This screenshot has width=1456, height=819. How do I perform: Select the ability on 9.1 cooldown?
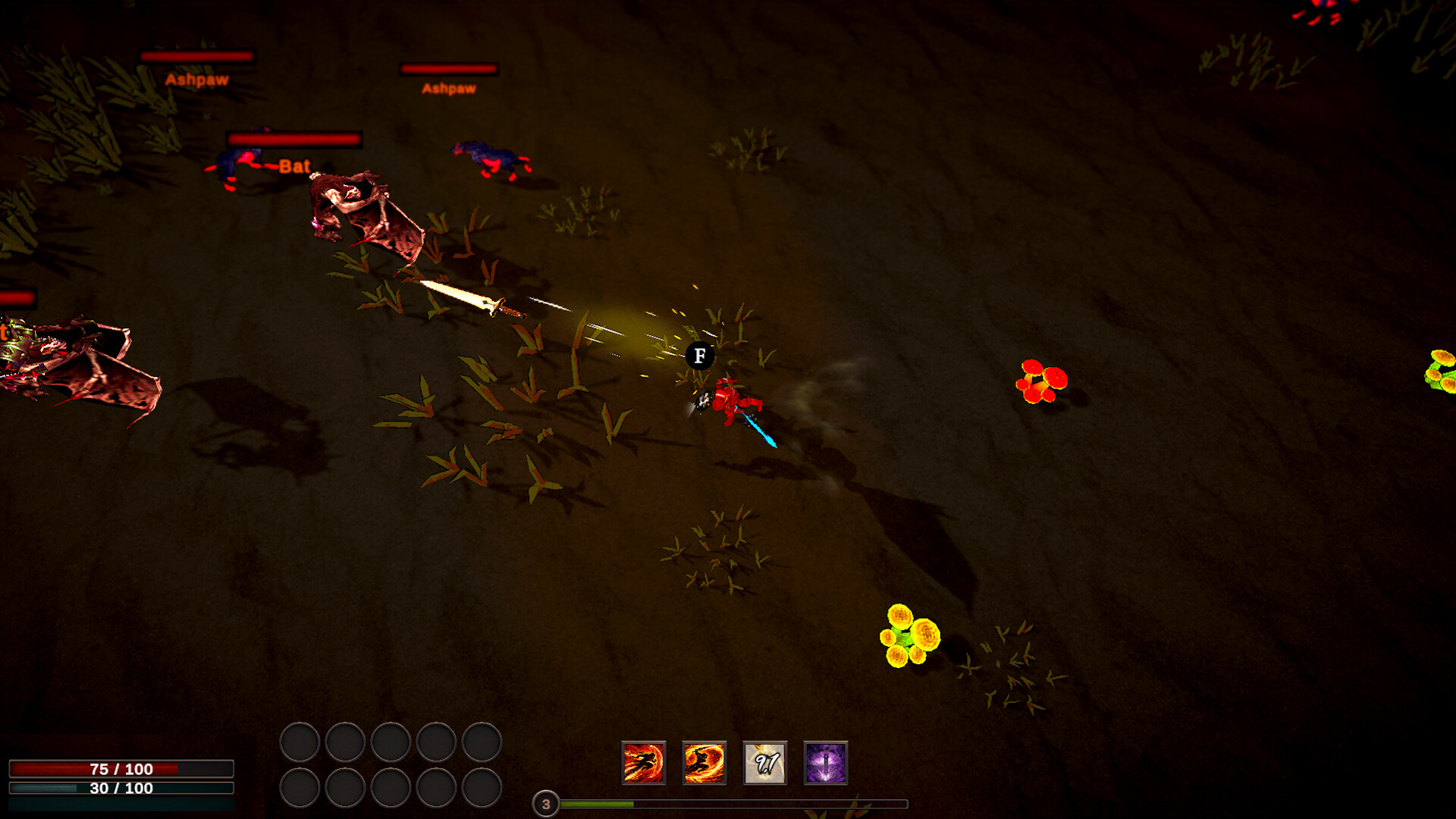(764, 763)
